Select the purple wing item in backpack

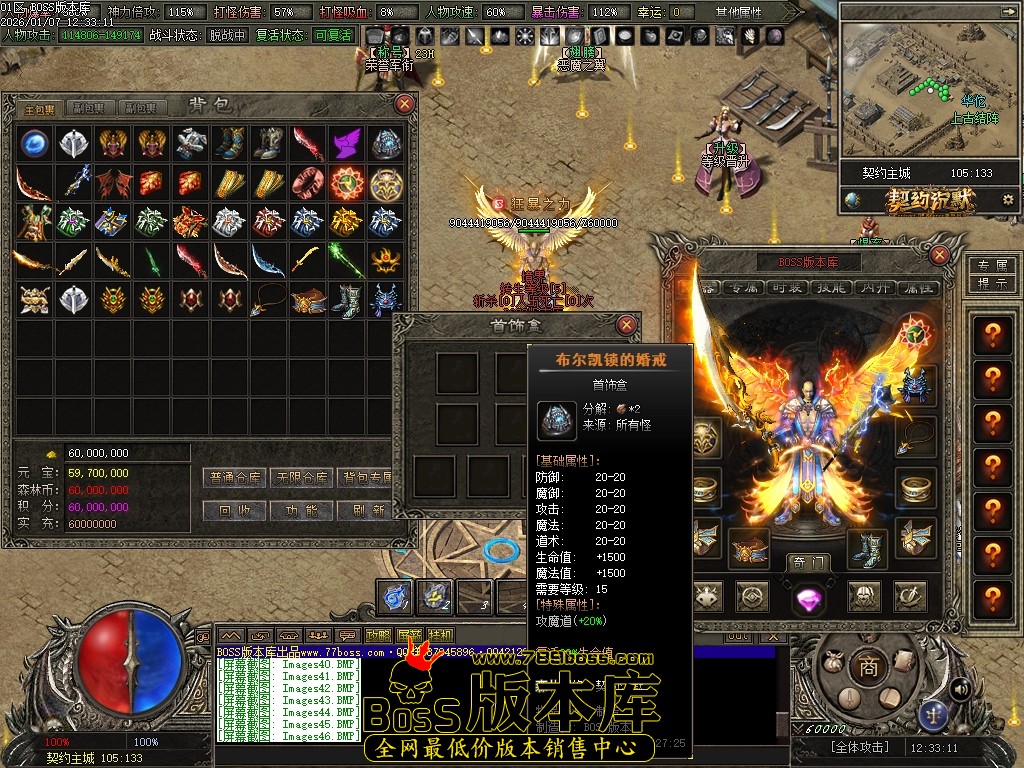pos(346,143)
